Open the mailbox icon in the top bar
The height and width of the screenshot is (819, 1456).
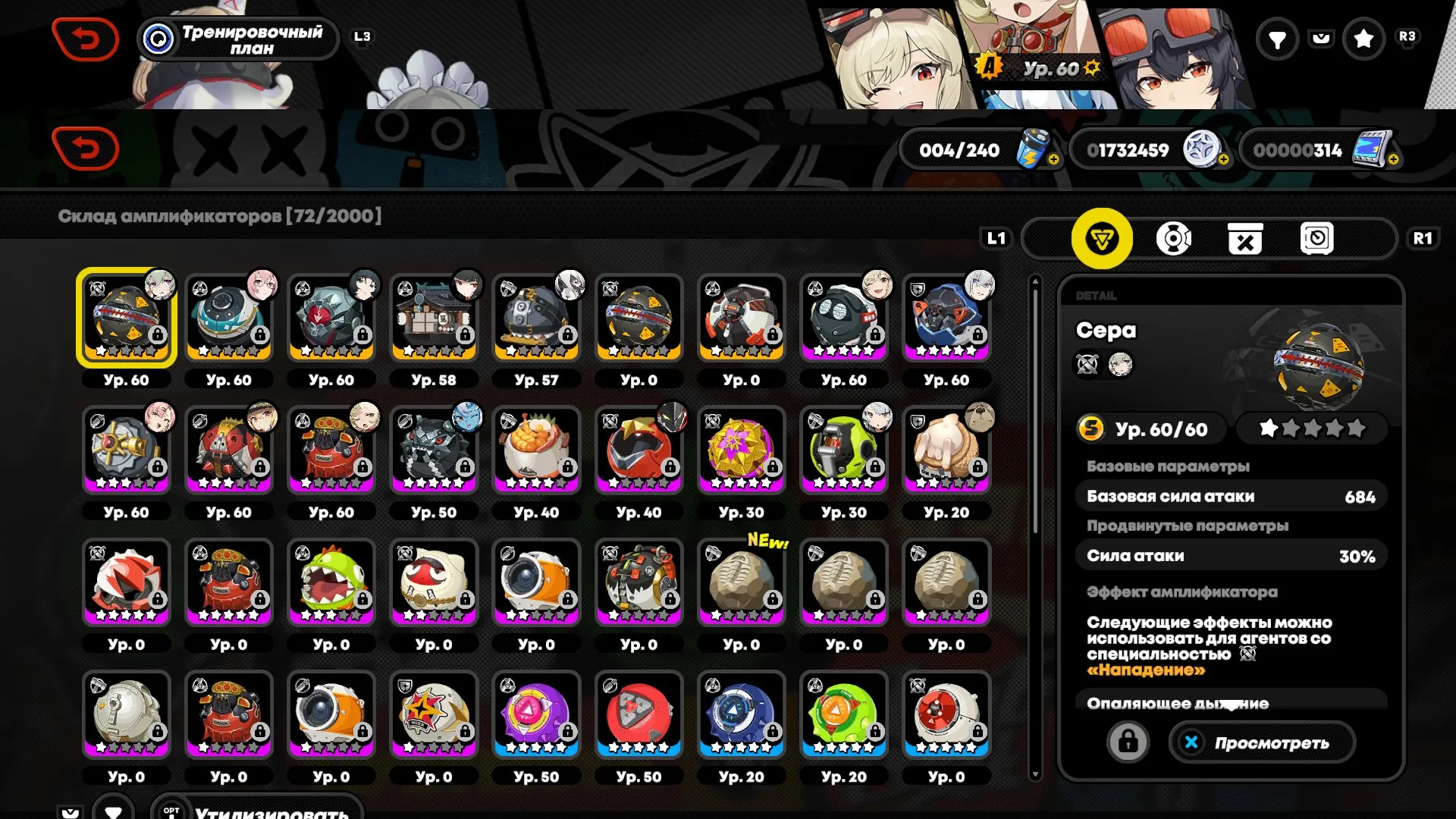tap(1322, 39)
